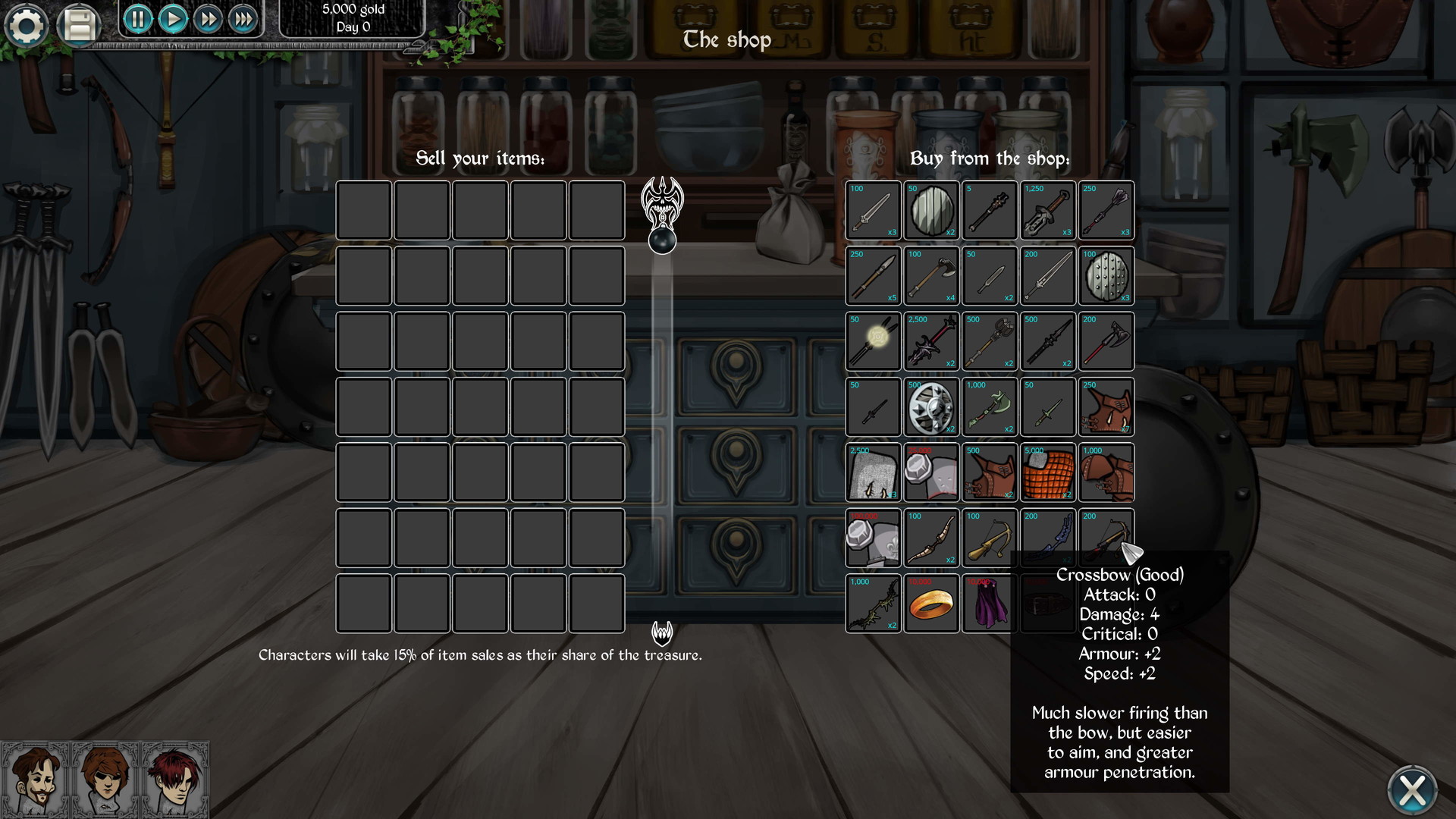Select the Crossbow with the visible tooltip

click(1106, 538)
